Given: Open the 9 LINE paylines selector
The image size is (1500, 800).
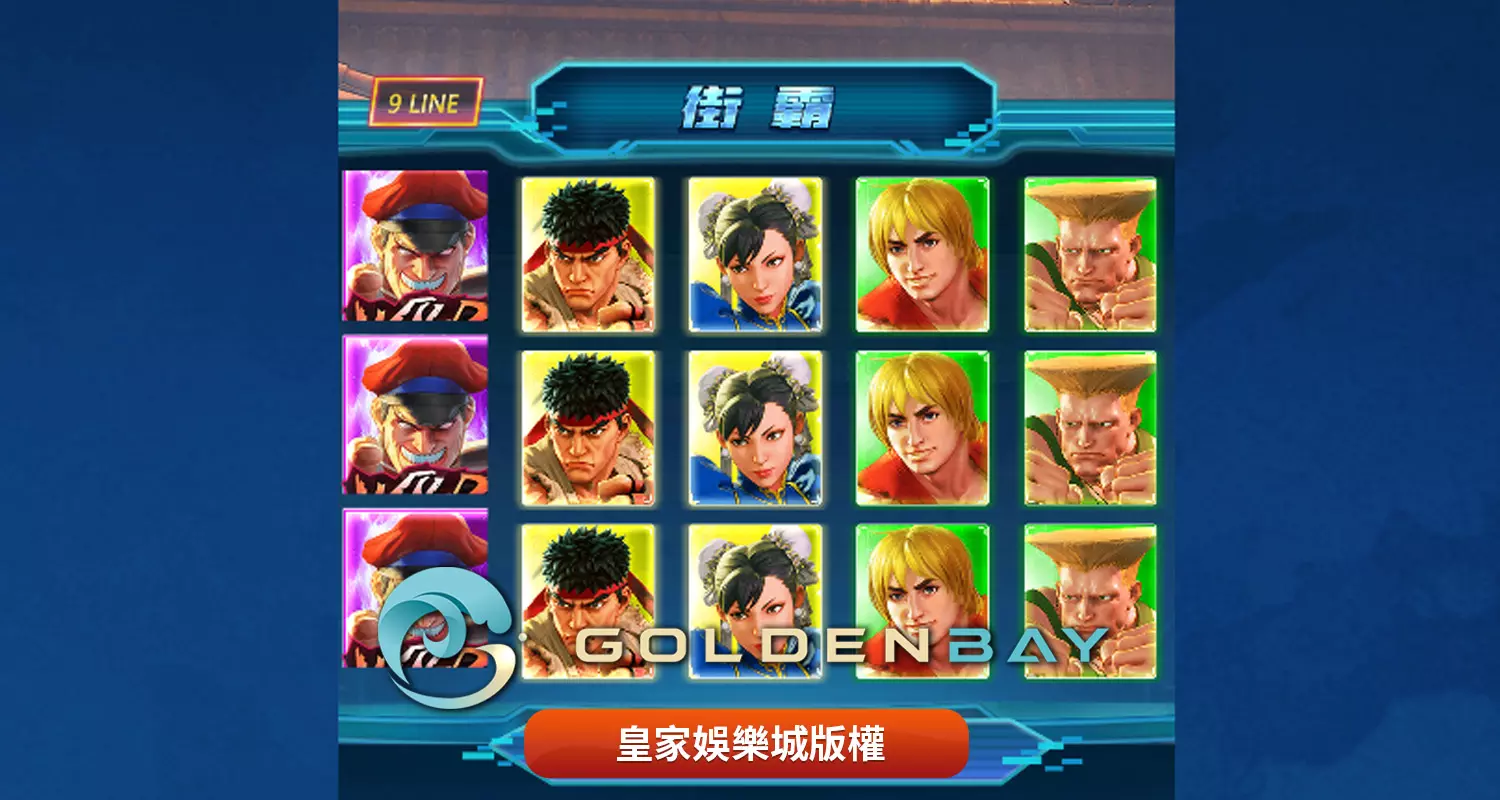Looking at the screenshot, I should (425, 99).
